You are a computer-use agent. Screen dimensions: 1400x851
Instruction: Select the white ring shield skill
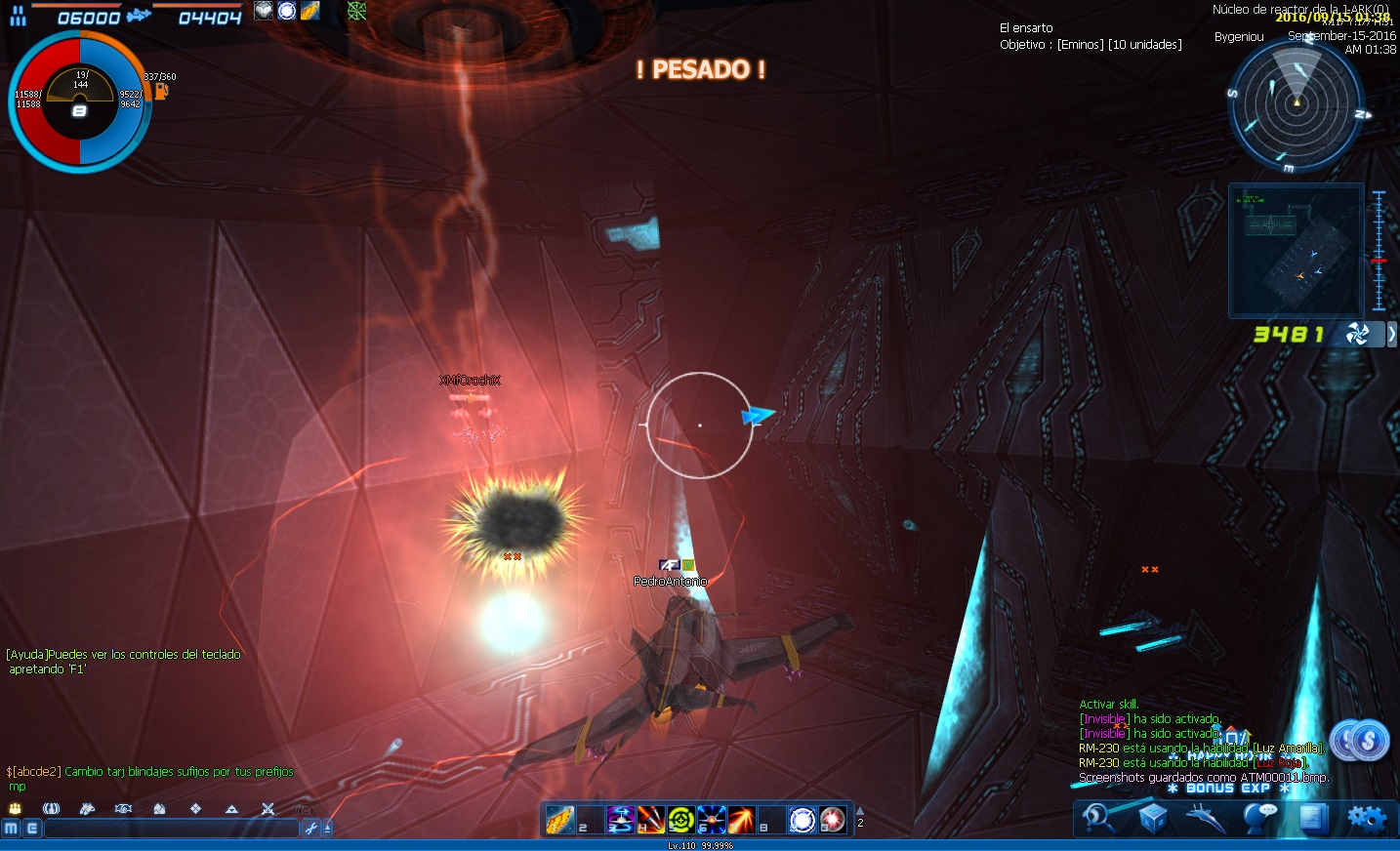click(x=803, y=820)
